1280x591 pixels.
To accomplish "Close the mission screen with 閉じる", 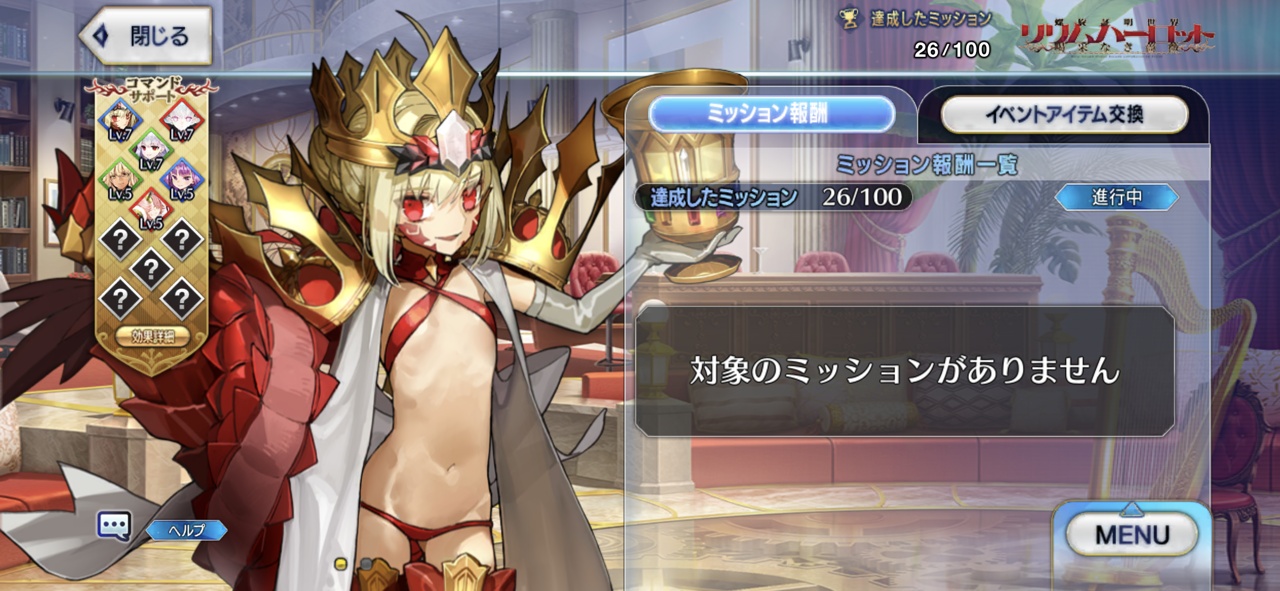I will pos(146,37).
